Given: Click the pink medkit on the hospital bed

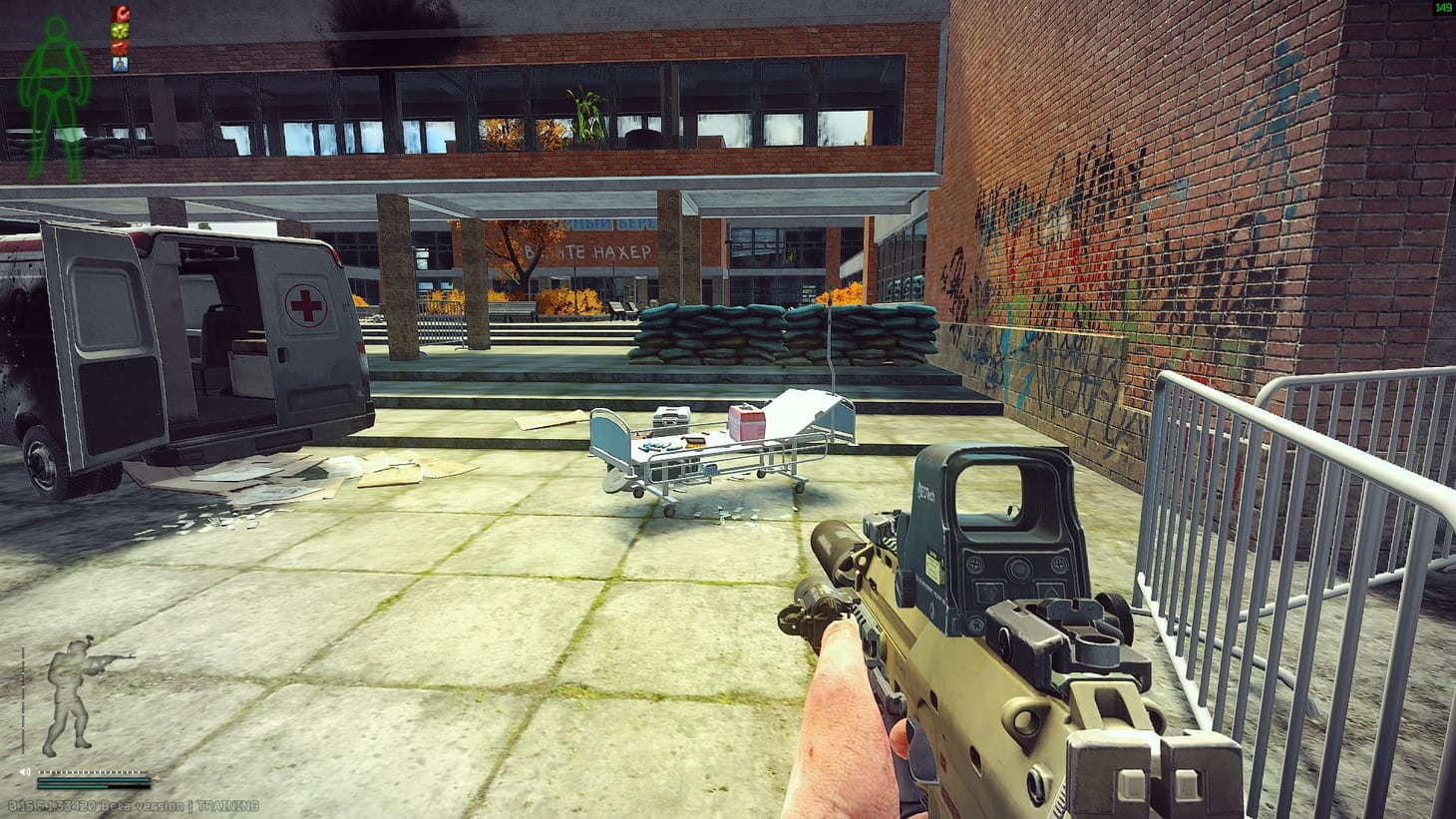Looking at the screenshot, I should [745, 422].
